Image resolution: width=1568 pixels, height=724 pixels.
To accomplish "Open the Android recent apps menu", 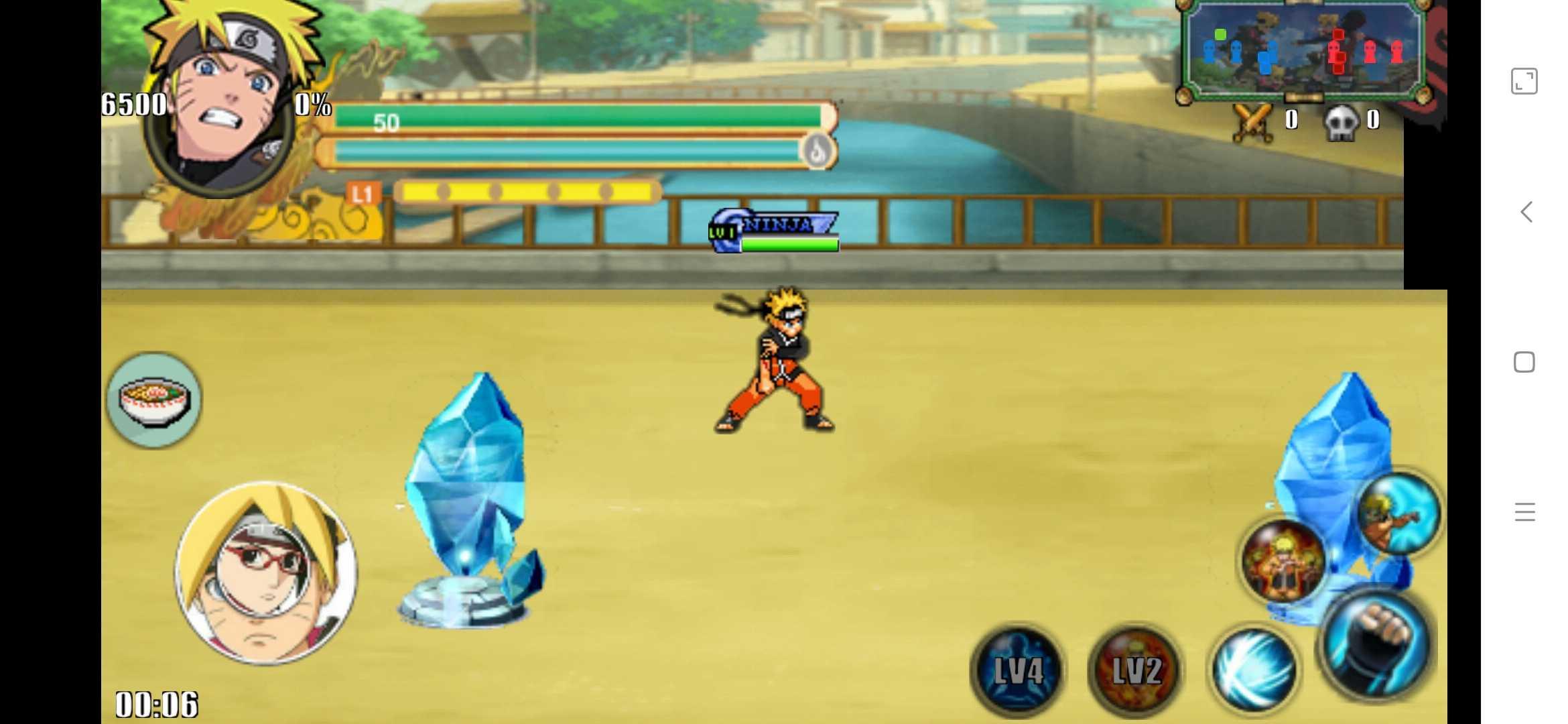I will click(1524, 512).
